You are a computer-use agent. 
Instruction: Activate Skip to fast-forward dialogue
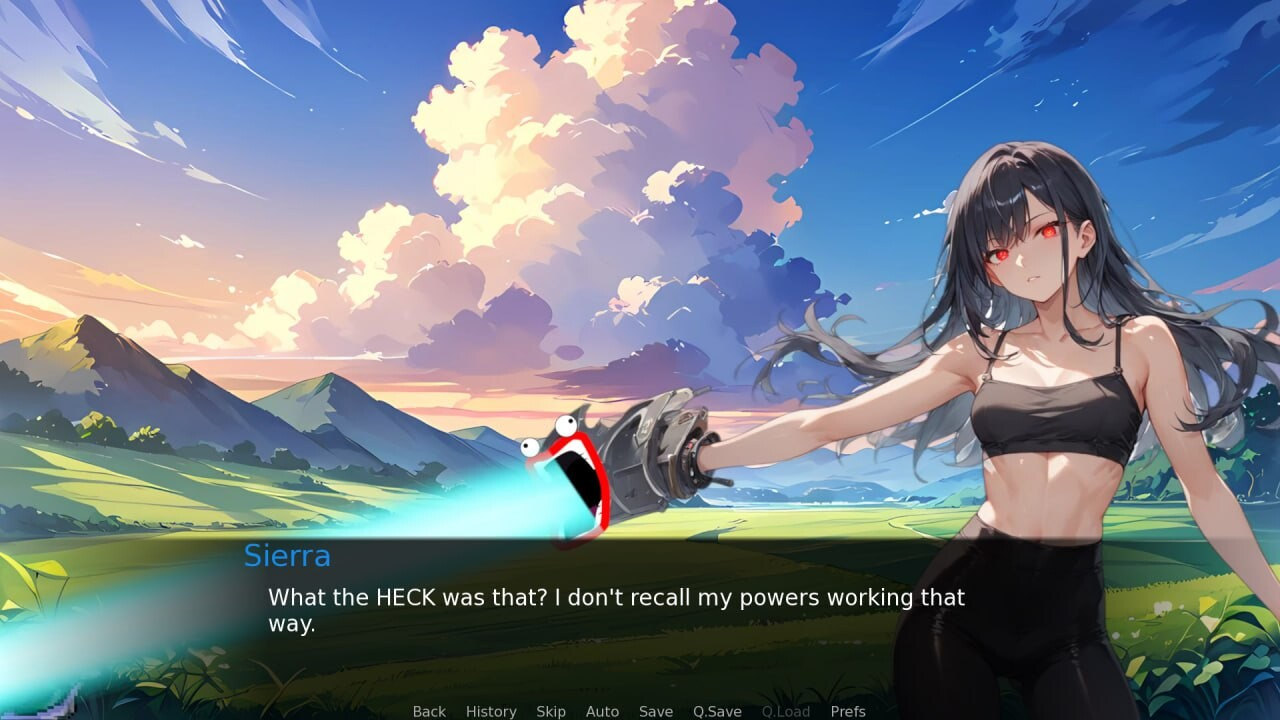pyautogui.click(x=551, y=711)
